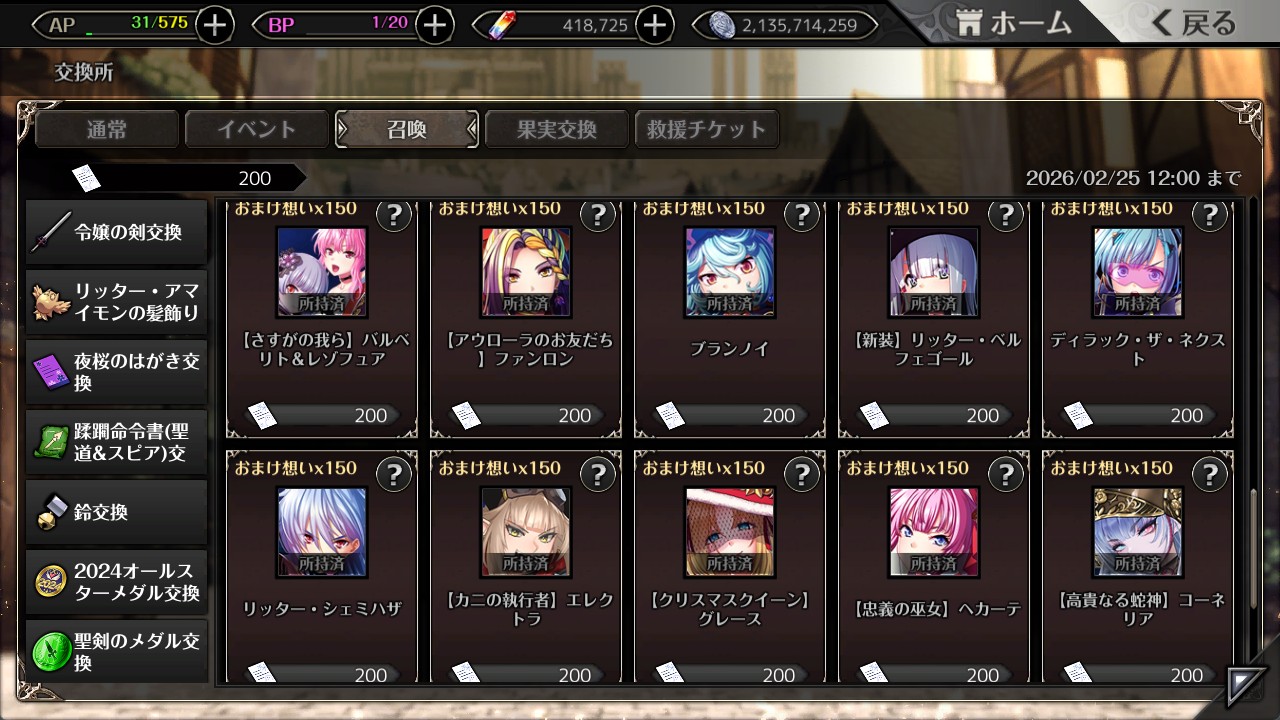Select the ブランノイ character portrait
The width and height of the screenshot is (1280, 720).
730,272
